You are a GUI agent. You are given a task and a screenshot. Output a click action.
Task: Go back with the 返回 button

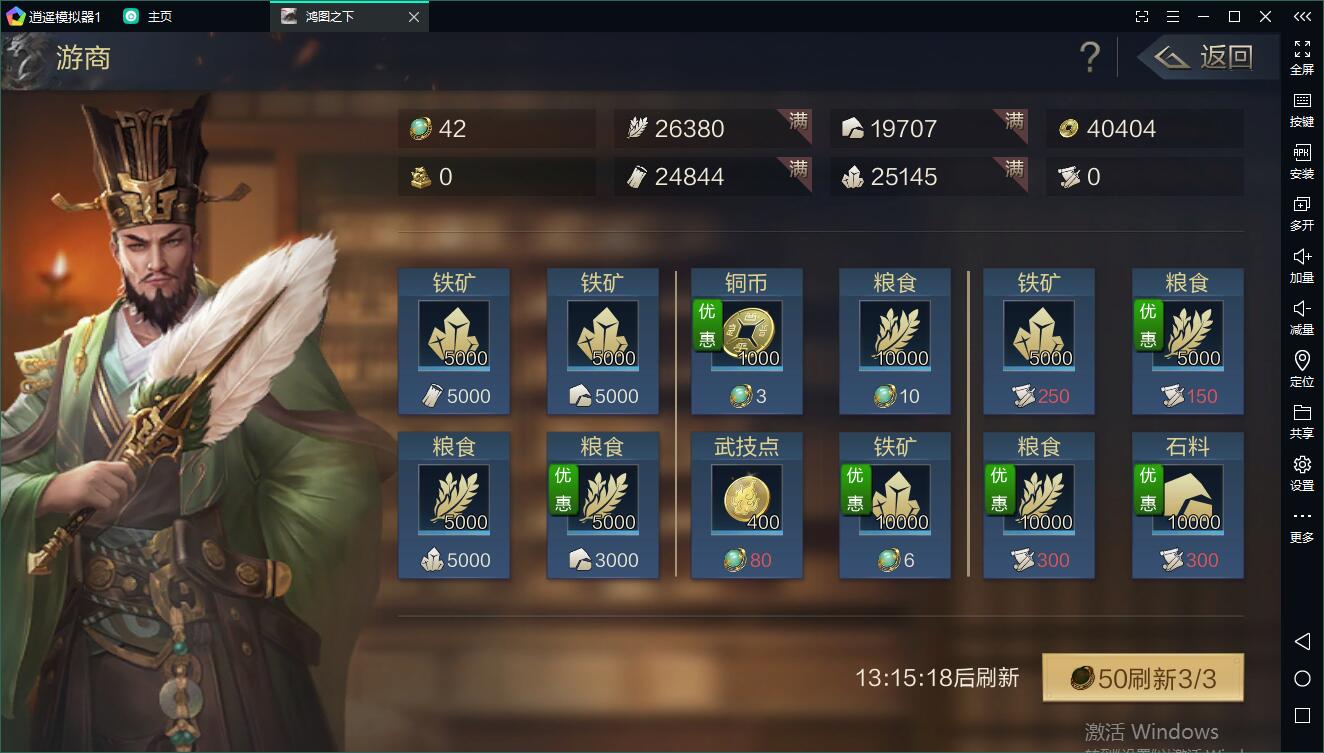[x=1208, y=57]
